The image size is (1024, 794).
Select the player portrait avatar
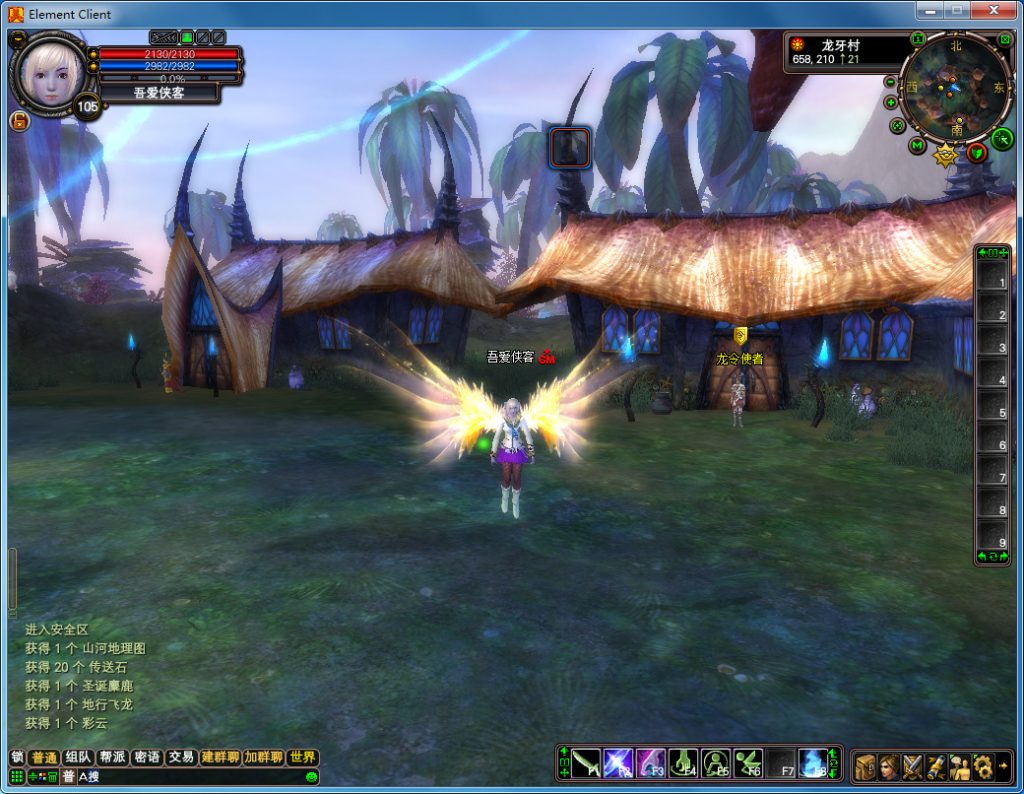click(48, 74)
